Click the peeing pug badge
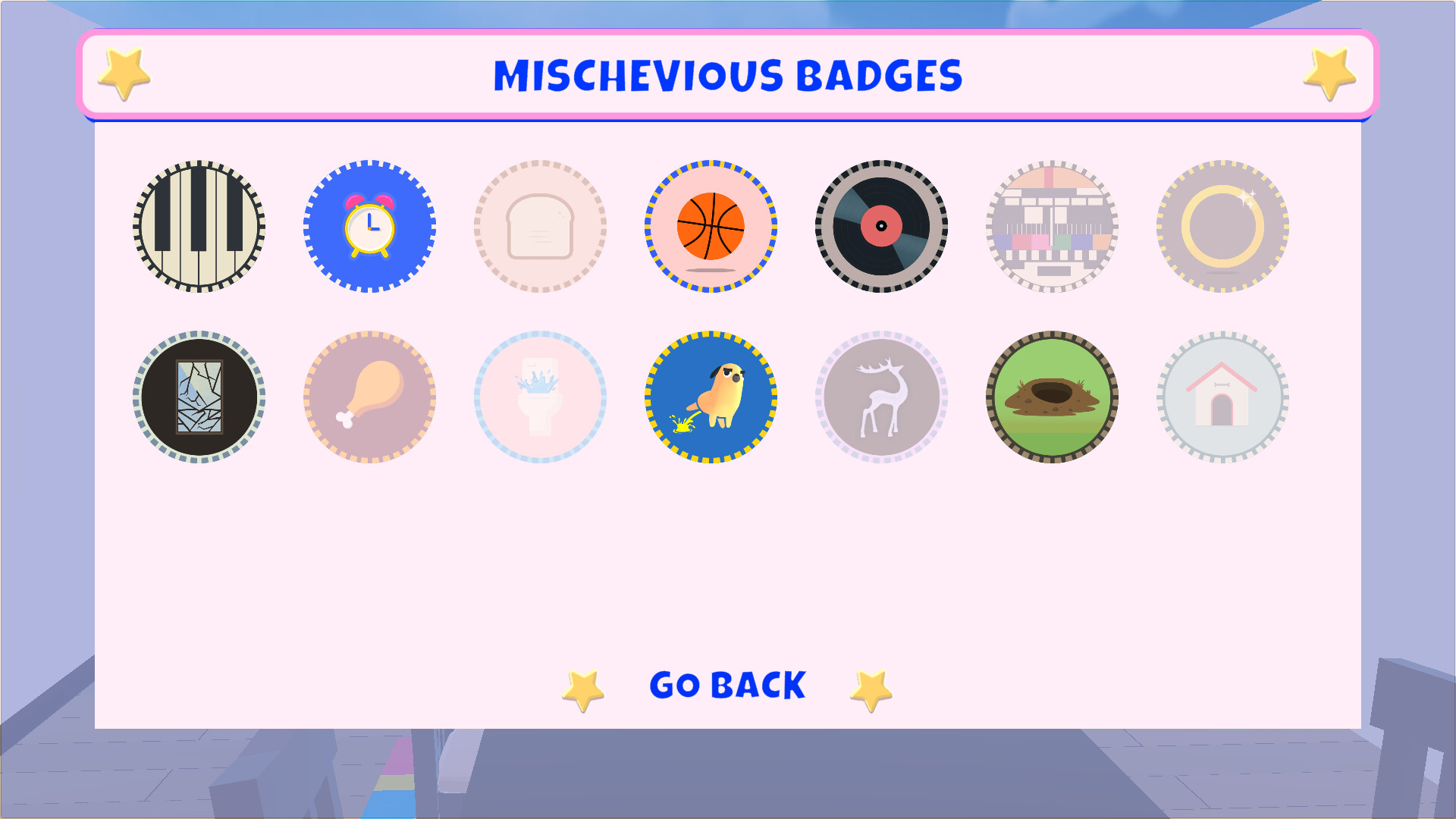Viewport: 1456px width, 819px height. 711,395
